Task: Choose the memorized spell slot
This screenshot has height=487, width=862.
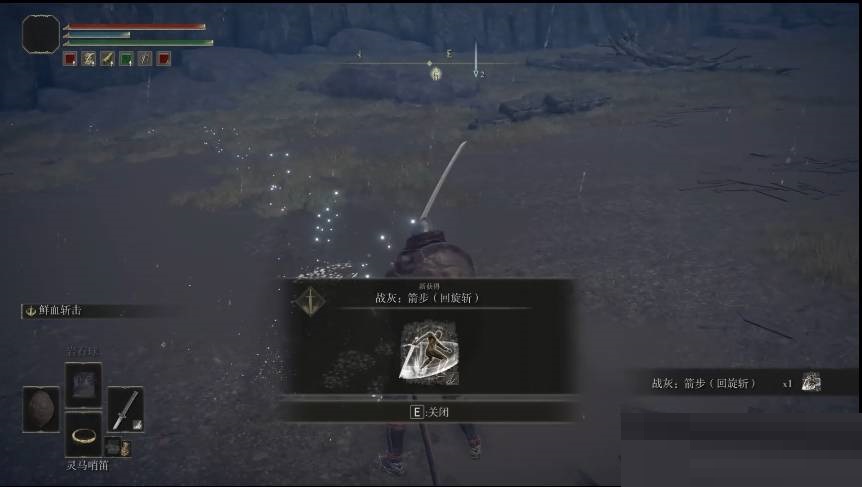Action: pos(83,384)
